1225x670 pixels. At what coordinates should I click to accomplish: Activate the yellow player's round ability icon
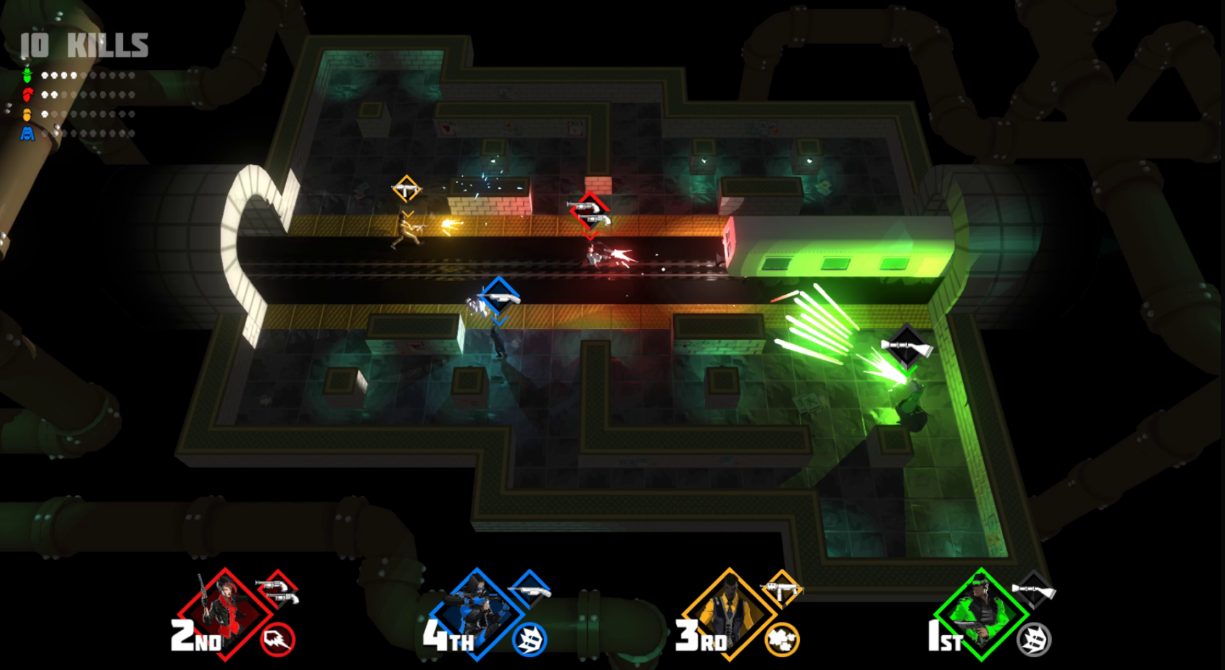781,639
